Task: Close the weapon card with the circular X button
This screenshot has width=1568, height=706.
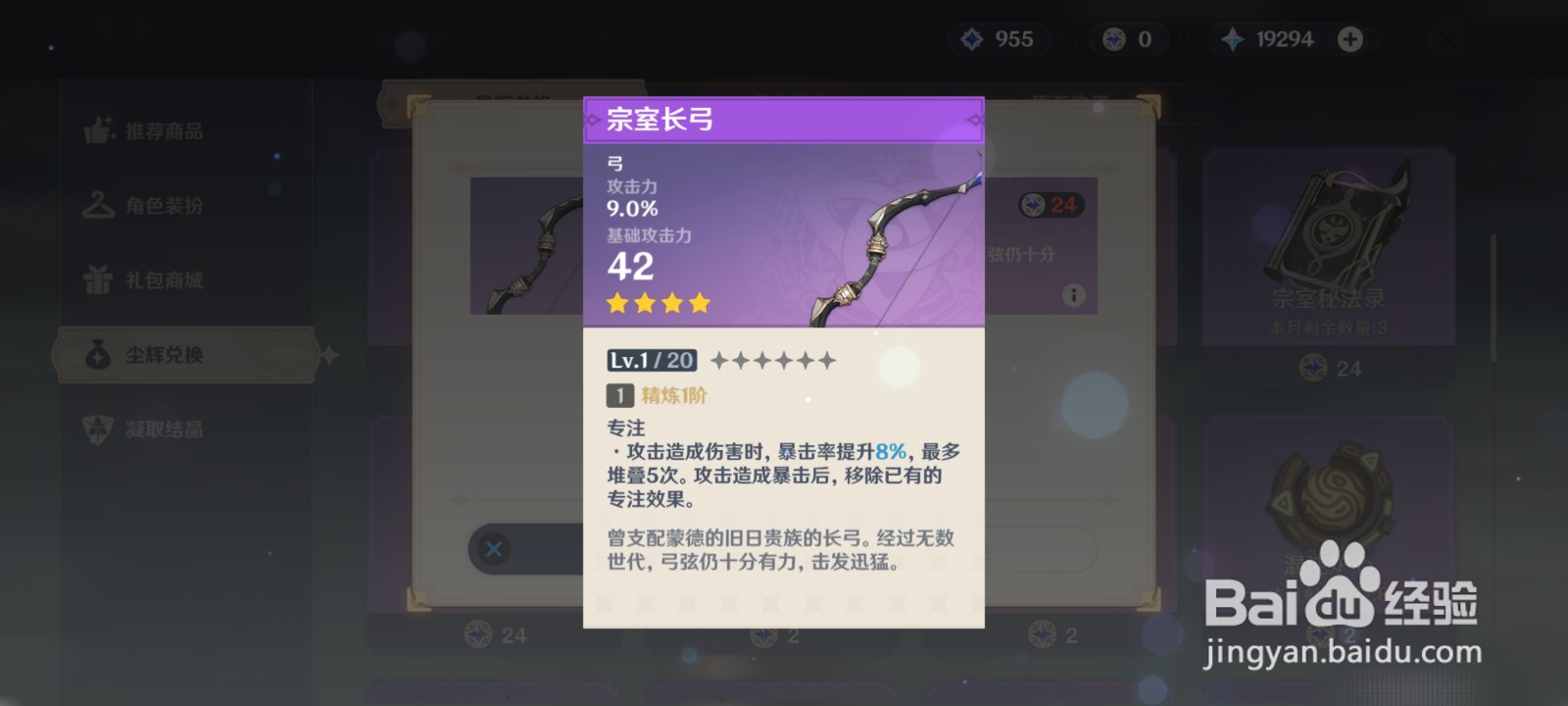Action: (x=493, y=550)
